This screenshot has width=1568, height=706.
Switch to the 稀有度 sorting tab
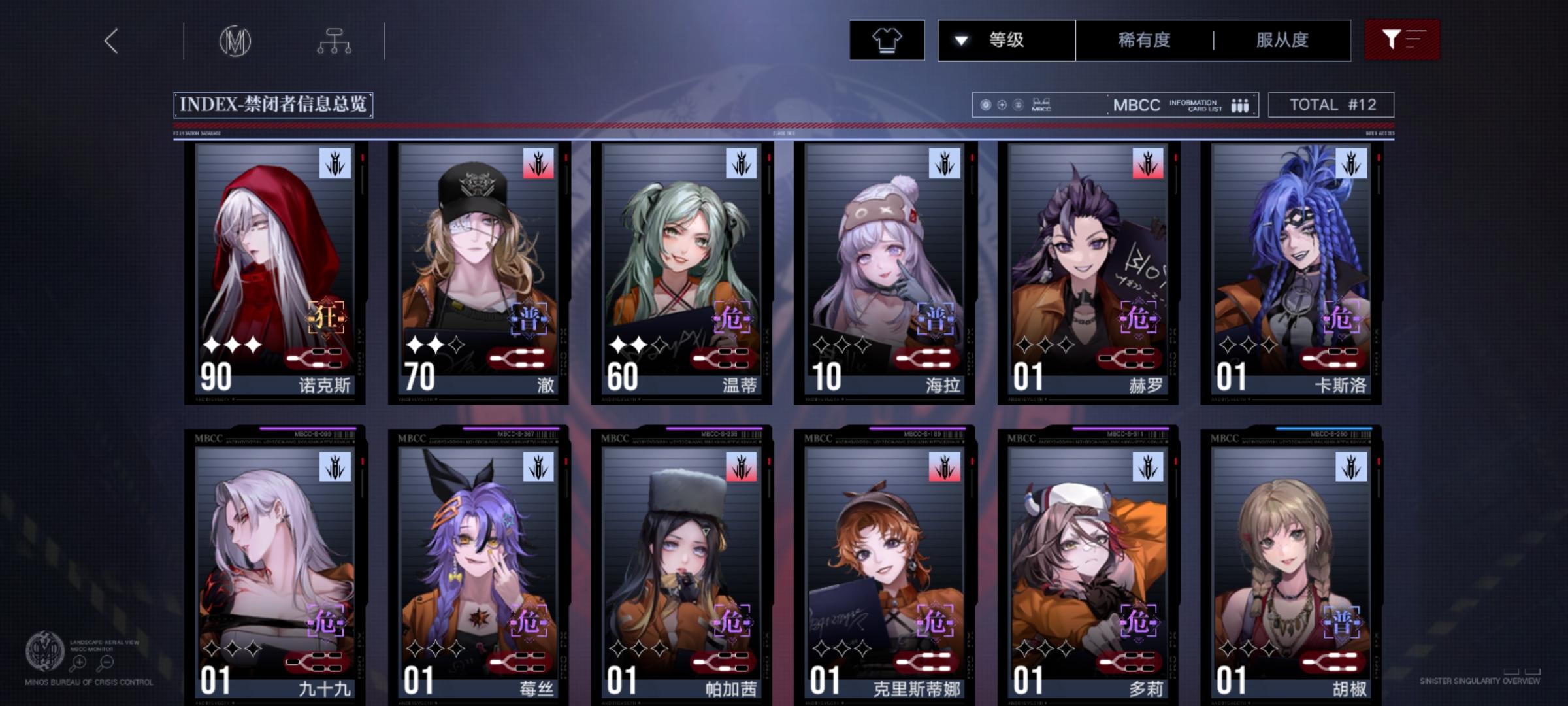1143,39
